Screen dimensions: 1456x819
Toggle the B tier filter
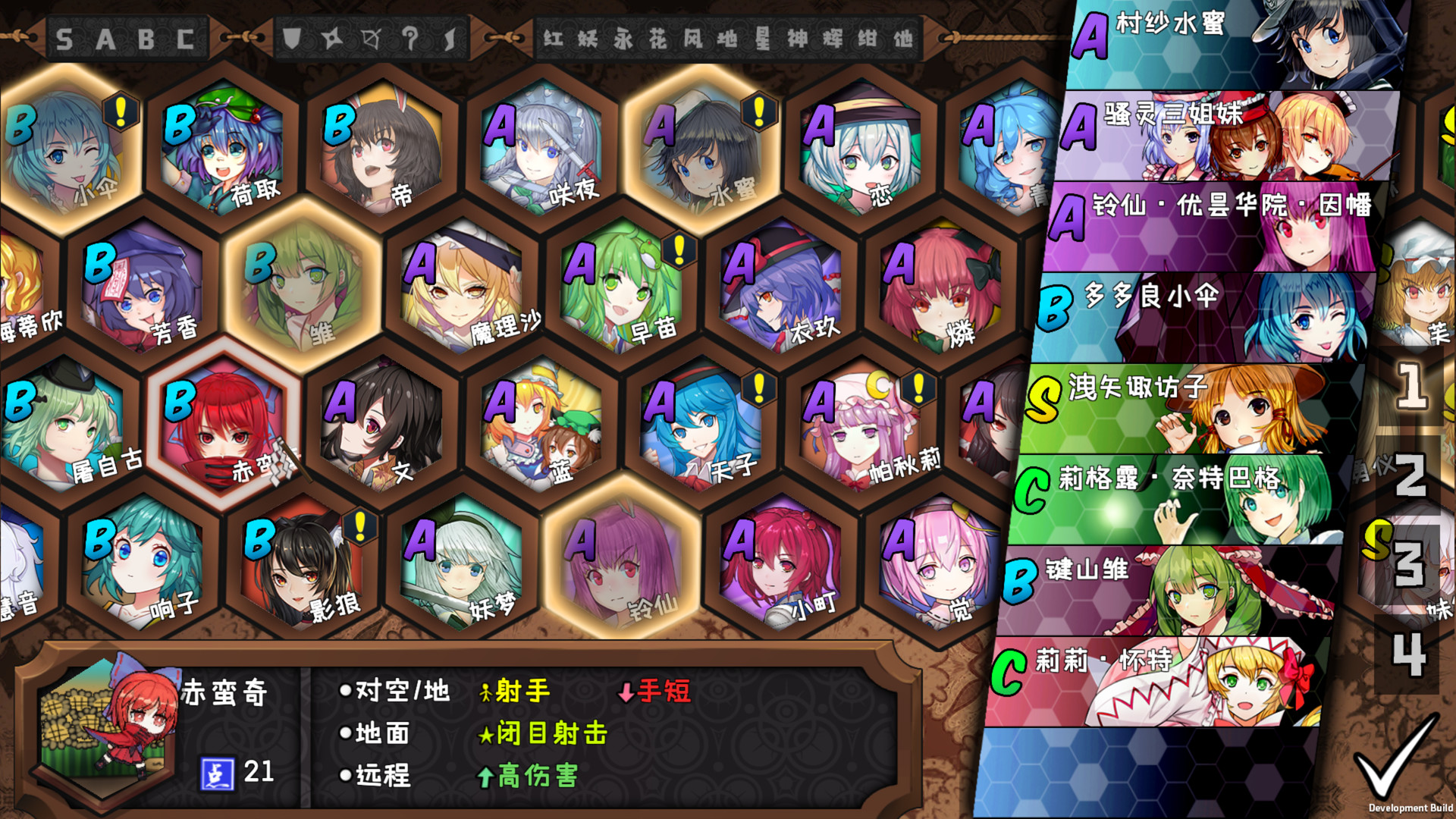[147, 38]
